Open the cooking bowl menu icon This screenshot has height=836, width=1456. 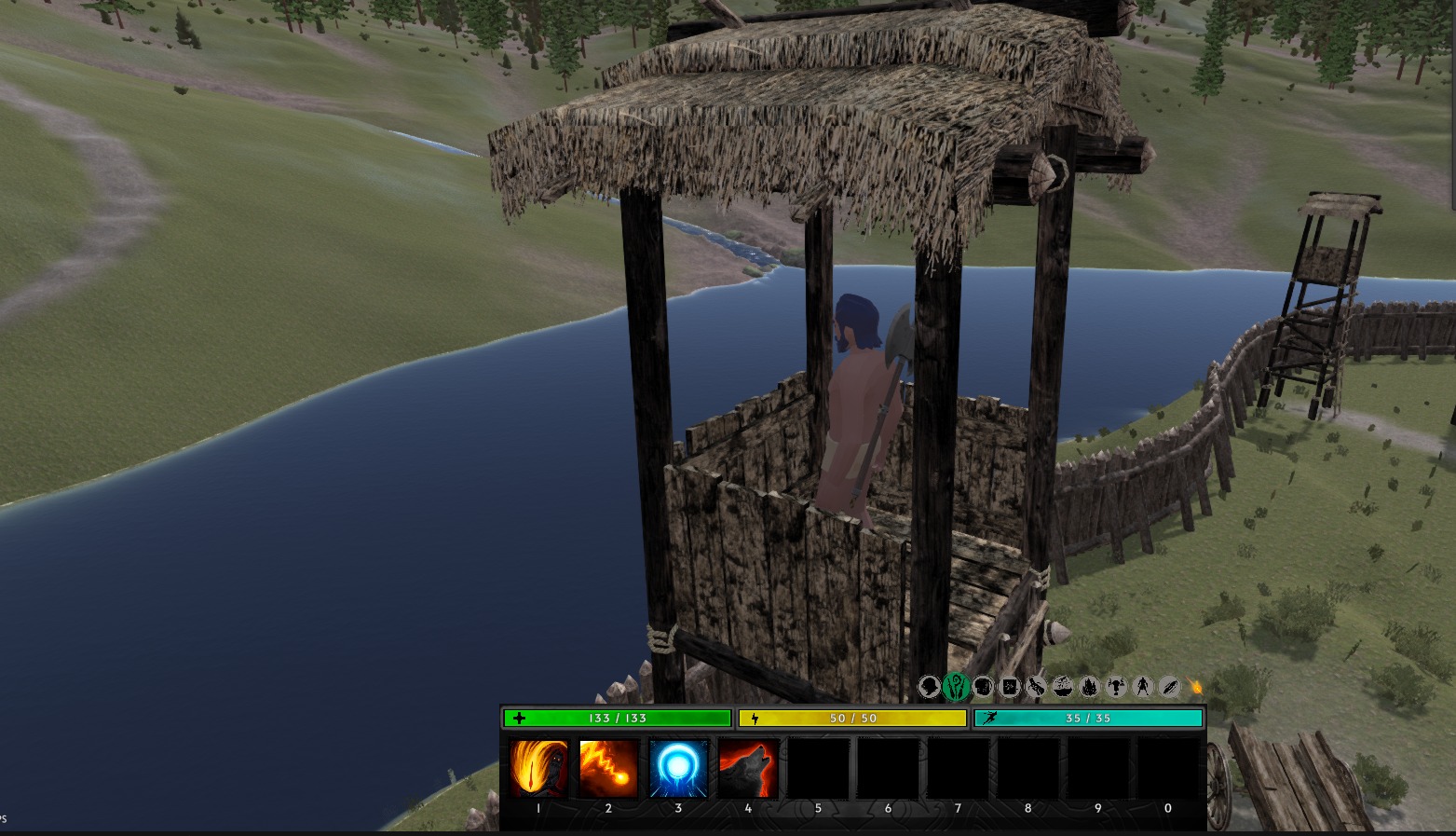(1063, 688)
